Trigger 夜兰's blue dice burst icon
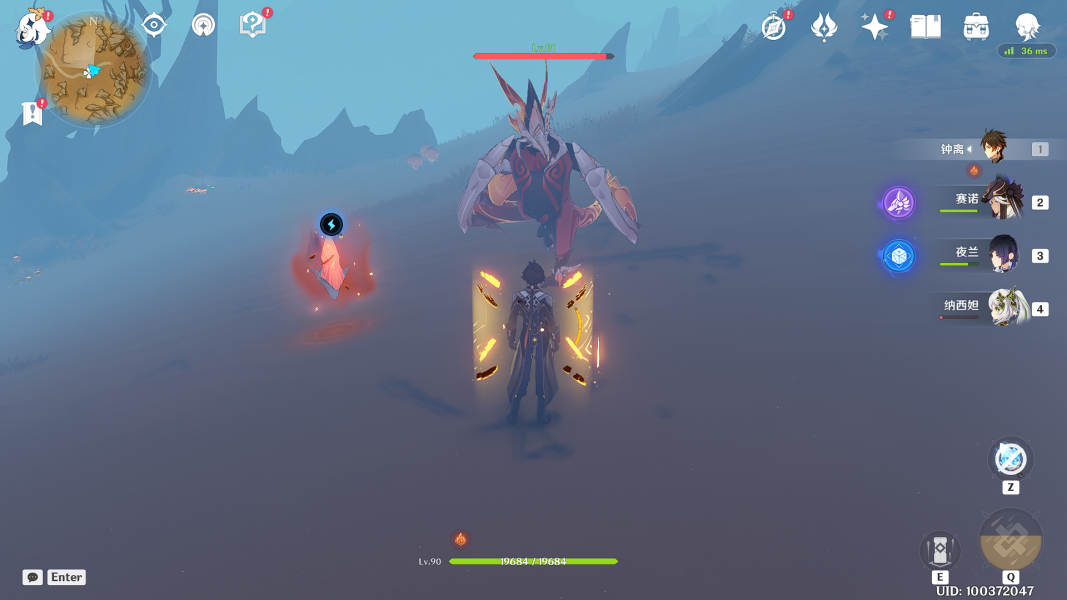 [x=898, y=256]
